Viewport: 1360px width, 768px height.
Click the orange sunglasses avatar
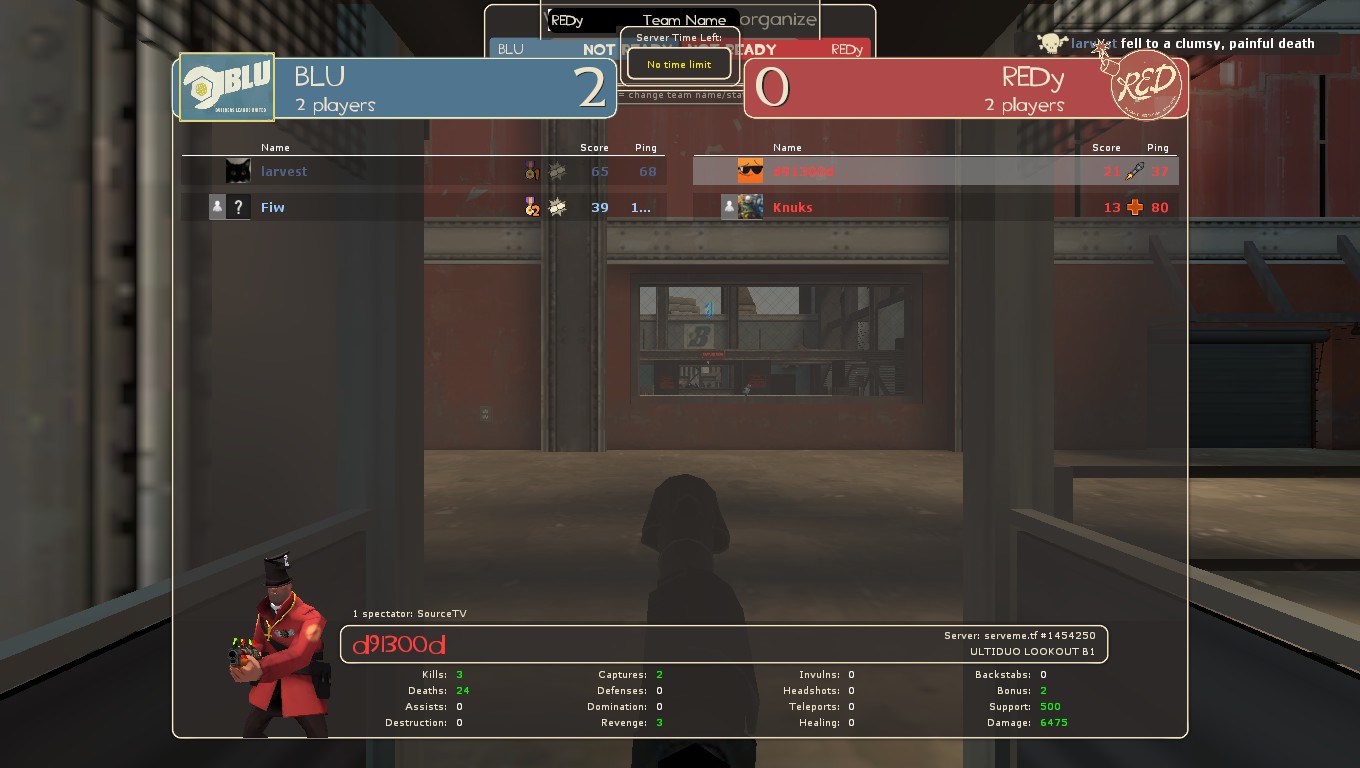[x=750, y=171]
